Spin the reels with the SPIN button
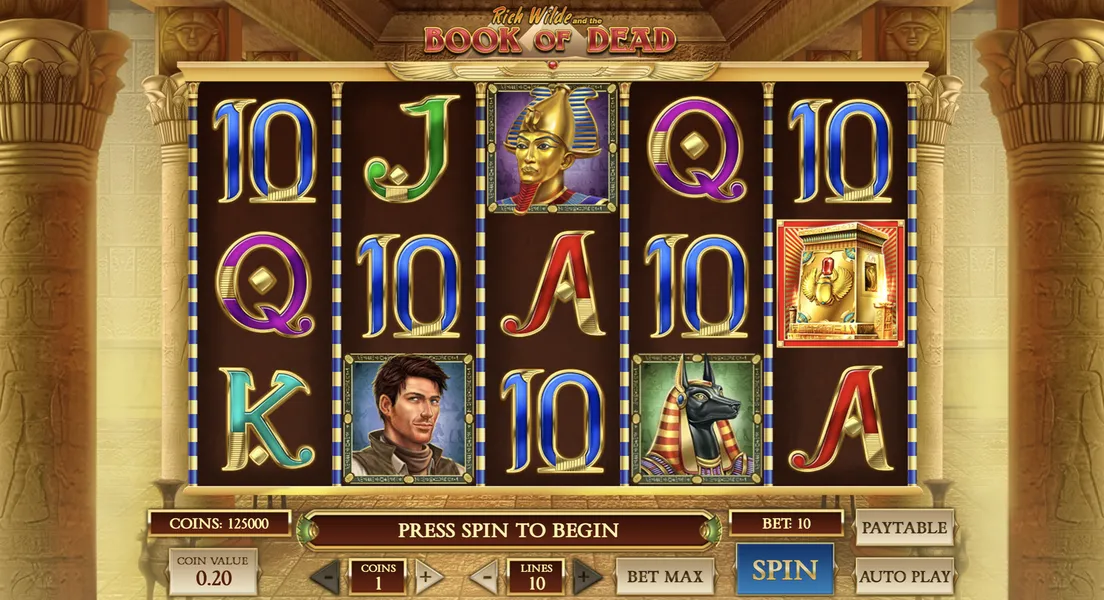Image resolution: width=1104 pixels, height=600 pixels. pyautogui.click(x=785, y=570)
